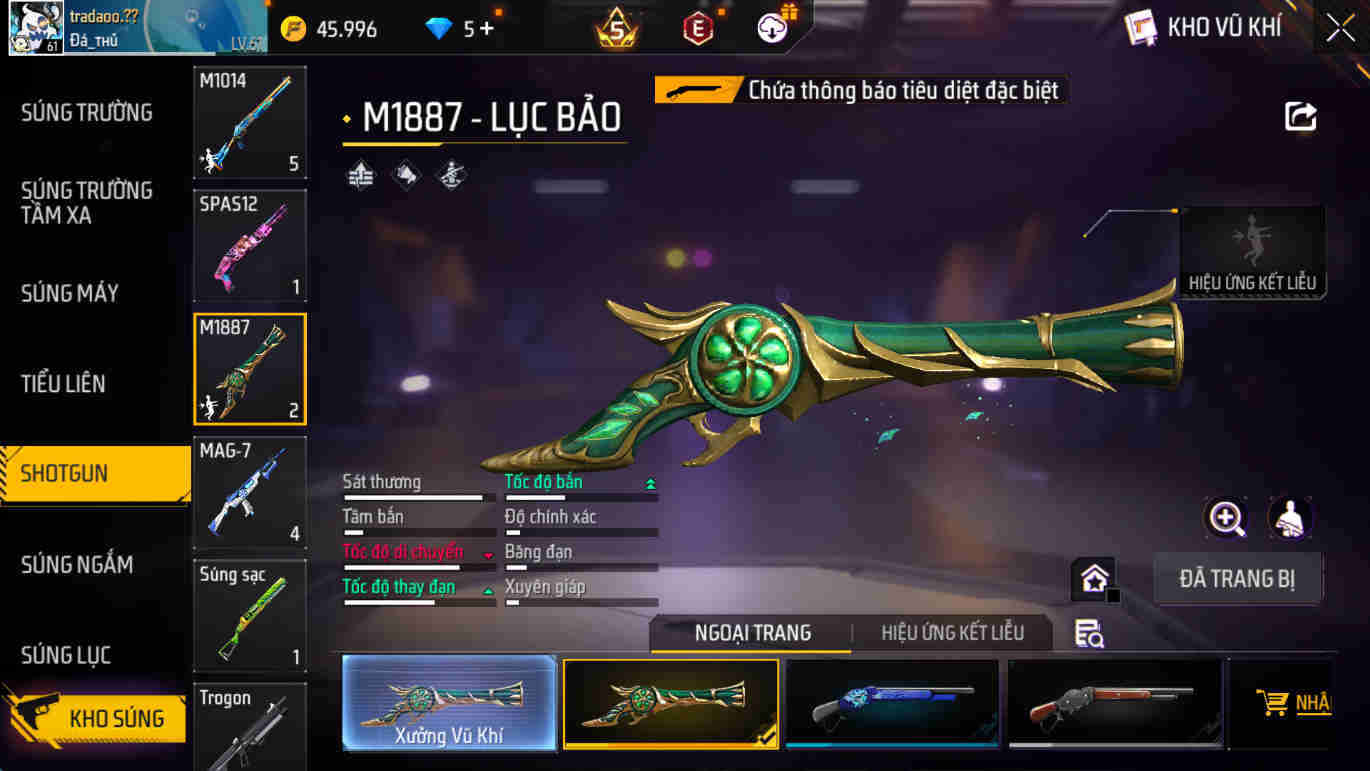This screenshot has width=1370, height=771.
Task: Click the ĐÃ TRANG BỊ button
Action: pyautogui.click(x=1238, y=578)
